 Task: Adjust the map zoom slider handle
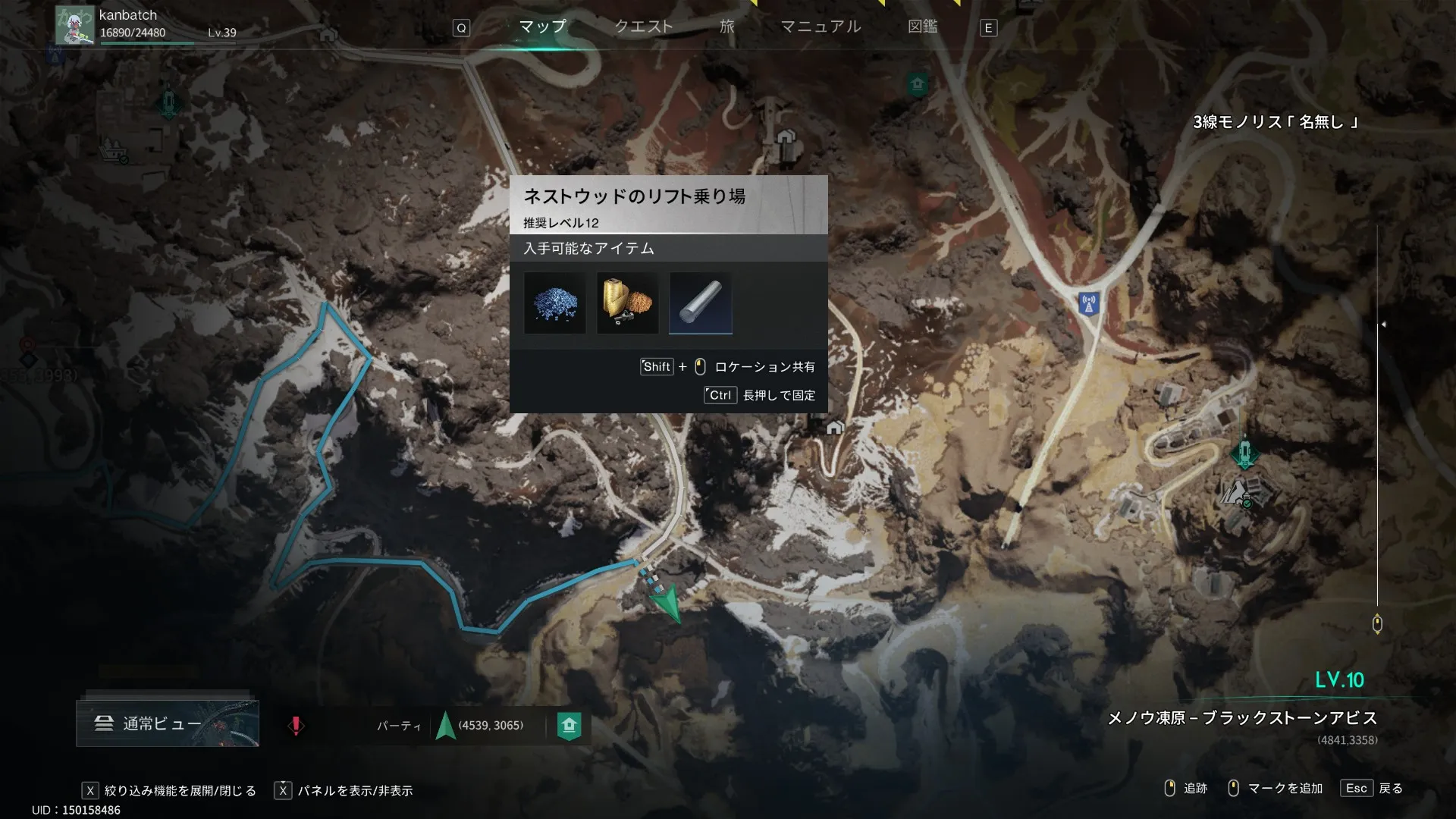coord(1377,624)
